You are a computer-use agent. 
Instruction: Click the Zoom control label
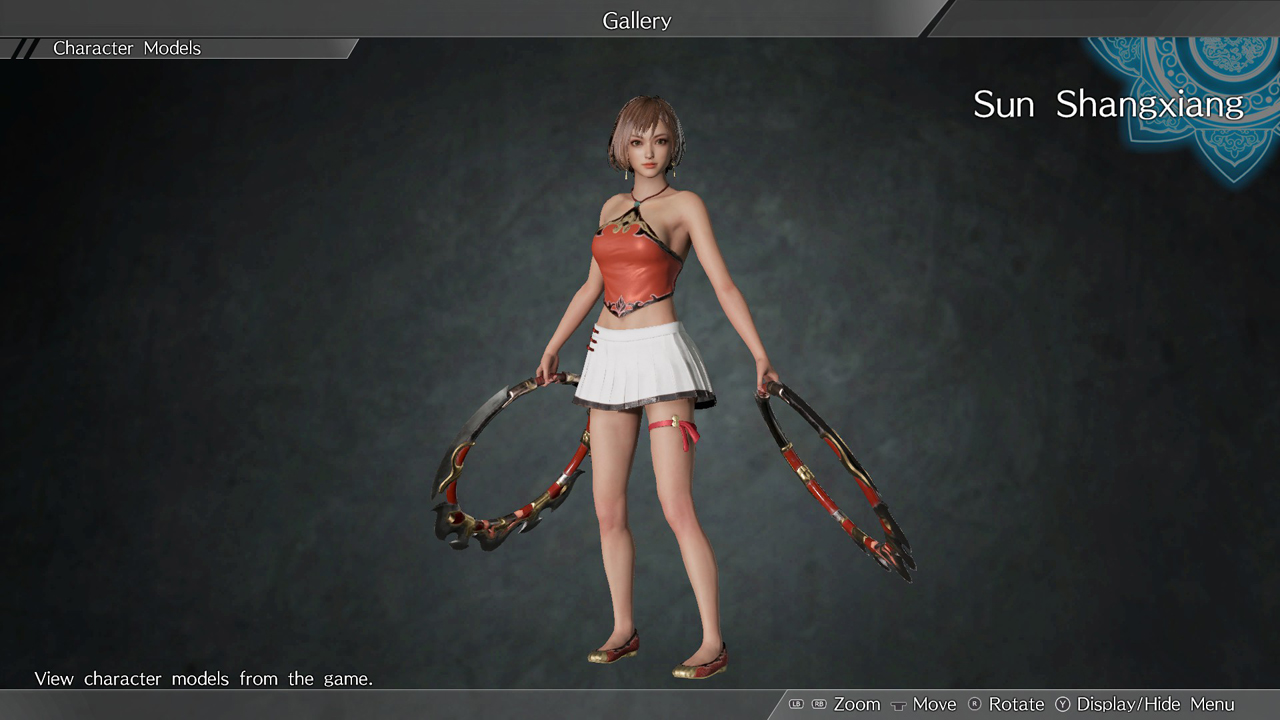point(857,703)
